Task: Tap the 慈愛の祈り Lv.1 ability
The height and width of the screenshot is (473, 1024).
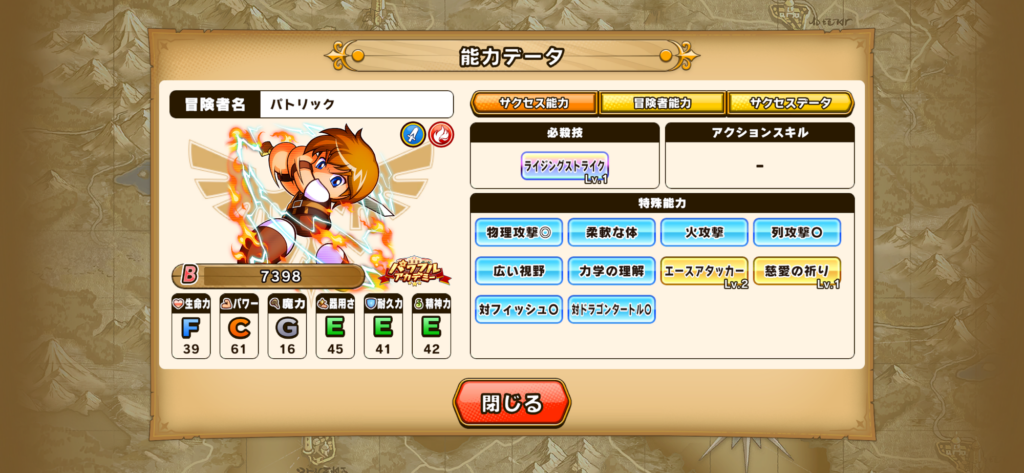Action: pyautogui.click(x=796, y=271)
